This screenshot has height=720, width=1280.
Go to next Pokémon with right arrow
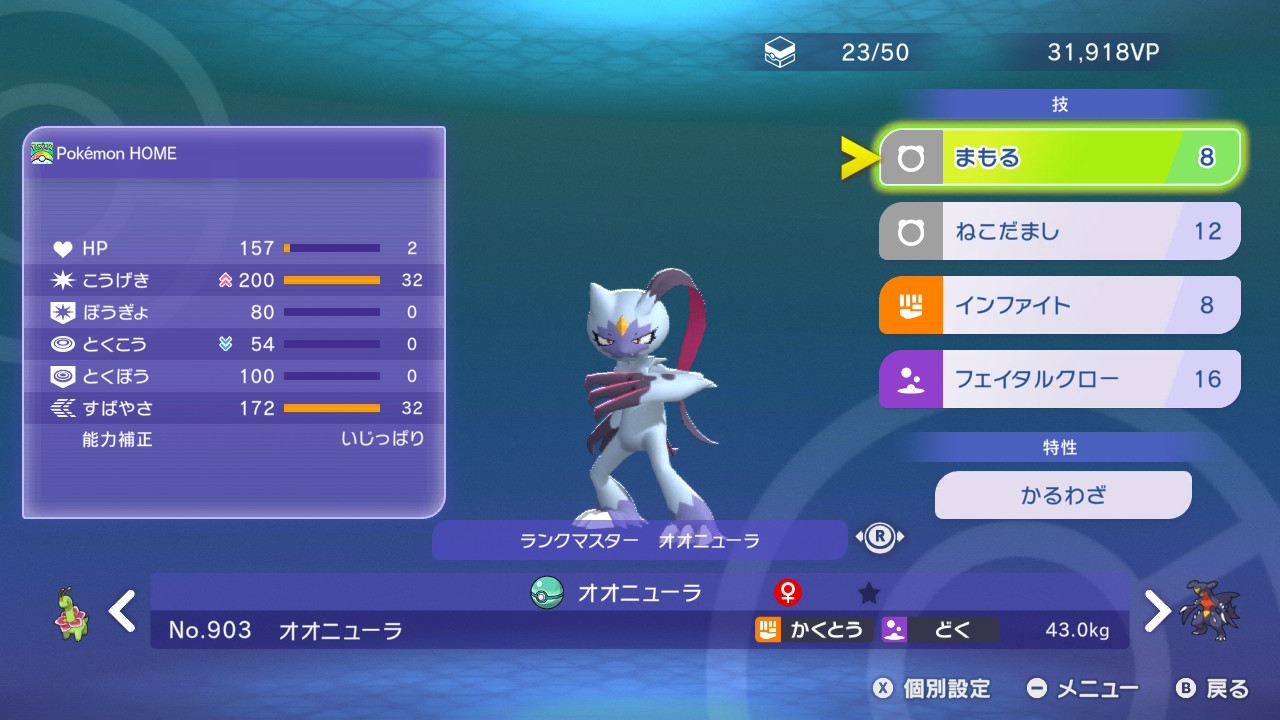pos(1157,611)
